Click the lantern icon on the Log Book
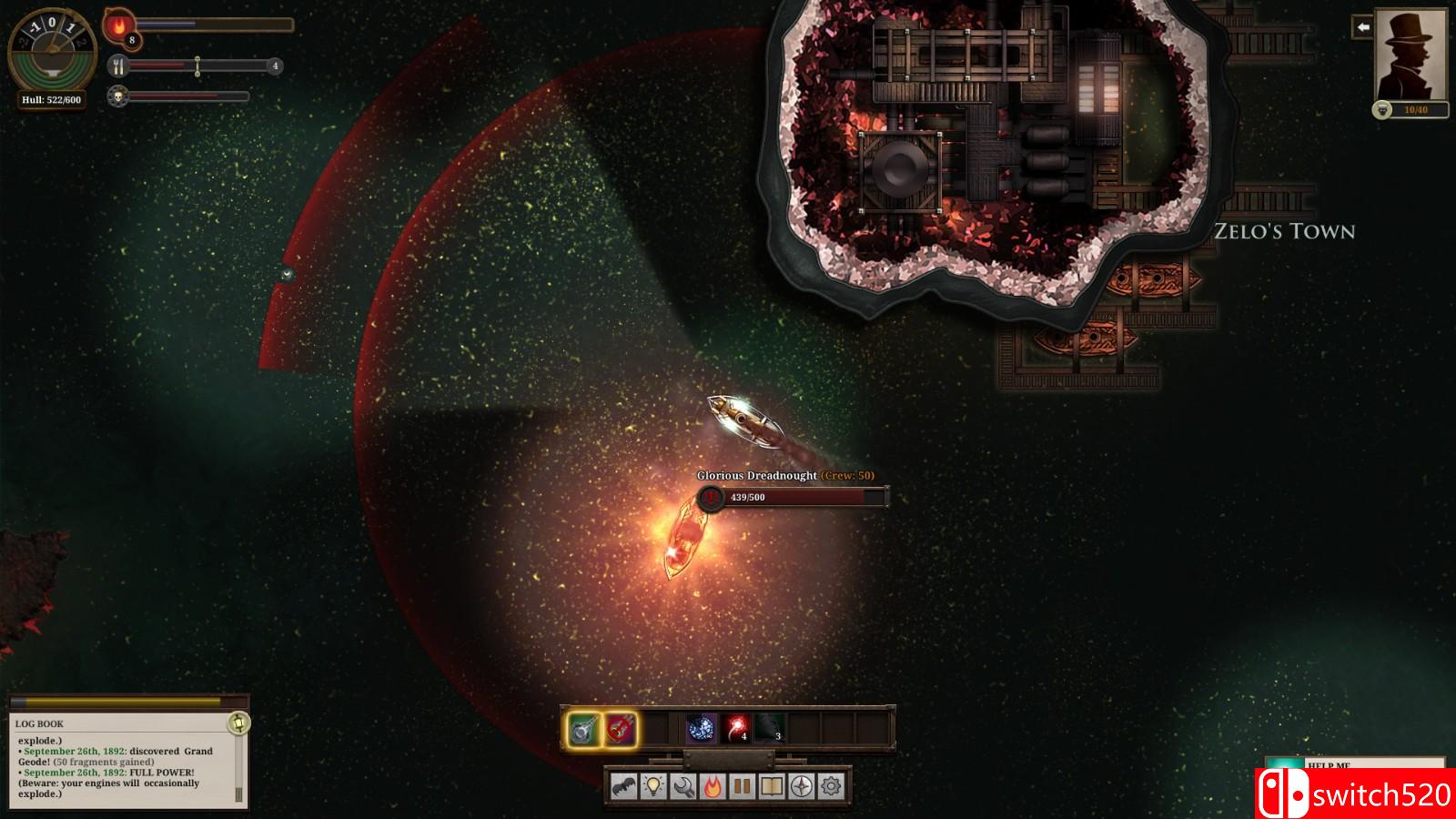This screenshot has width=1456, height=819. point(238,723)
